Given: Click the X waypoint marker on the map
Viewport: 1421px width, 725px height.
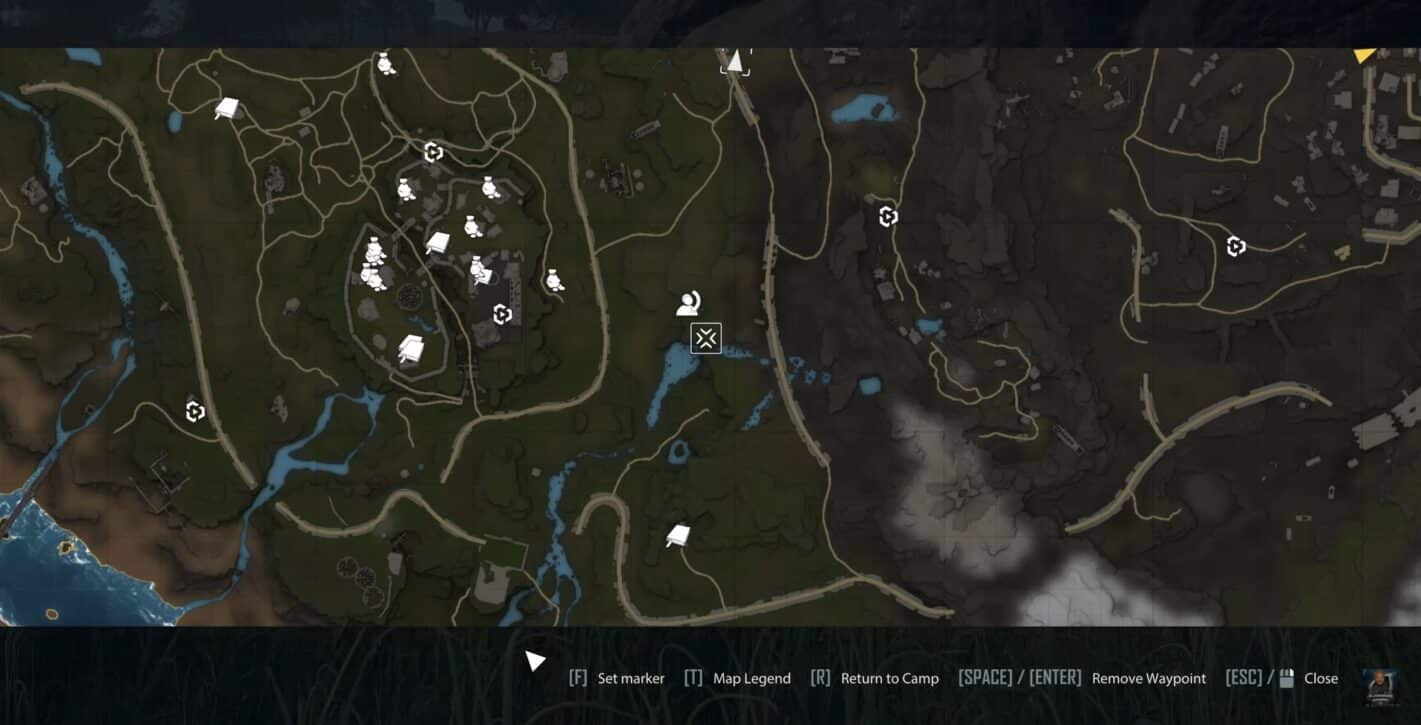Looking at the screenshot, I should (706, 338).
